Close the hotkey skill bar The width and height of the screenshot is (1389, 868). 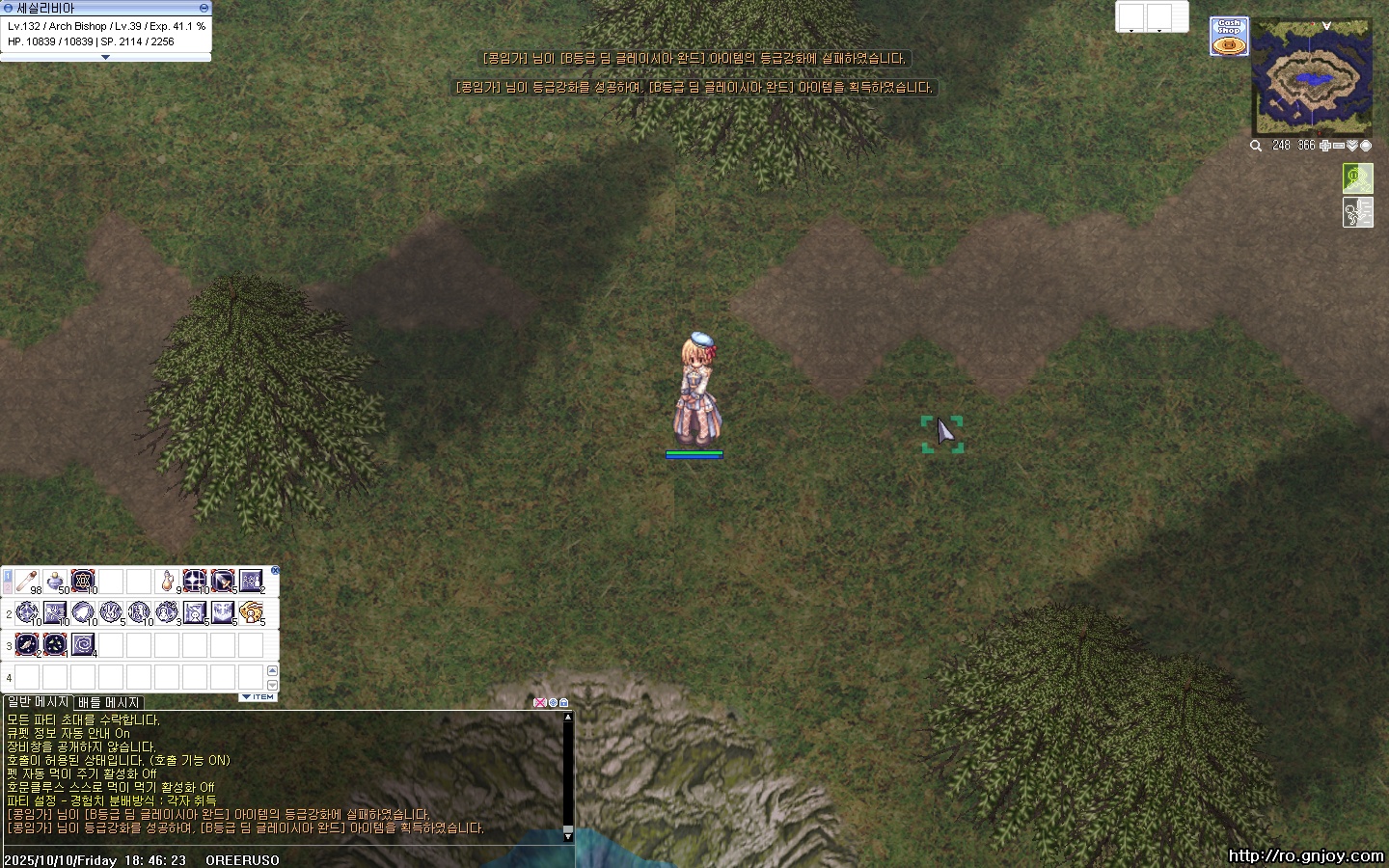pyautogui.click(x=275, y=571)
